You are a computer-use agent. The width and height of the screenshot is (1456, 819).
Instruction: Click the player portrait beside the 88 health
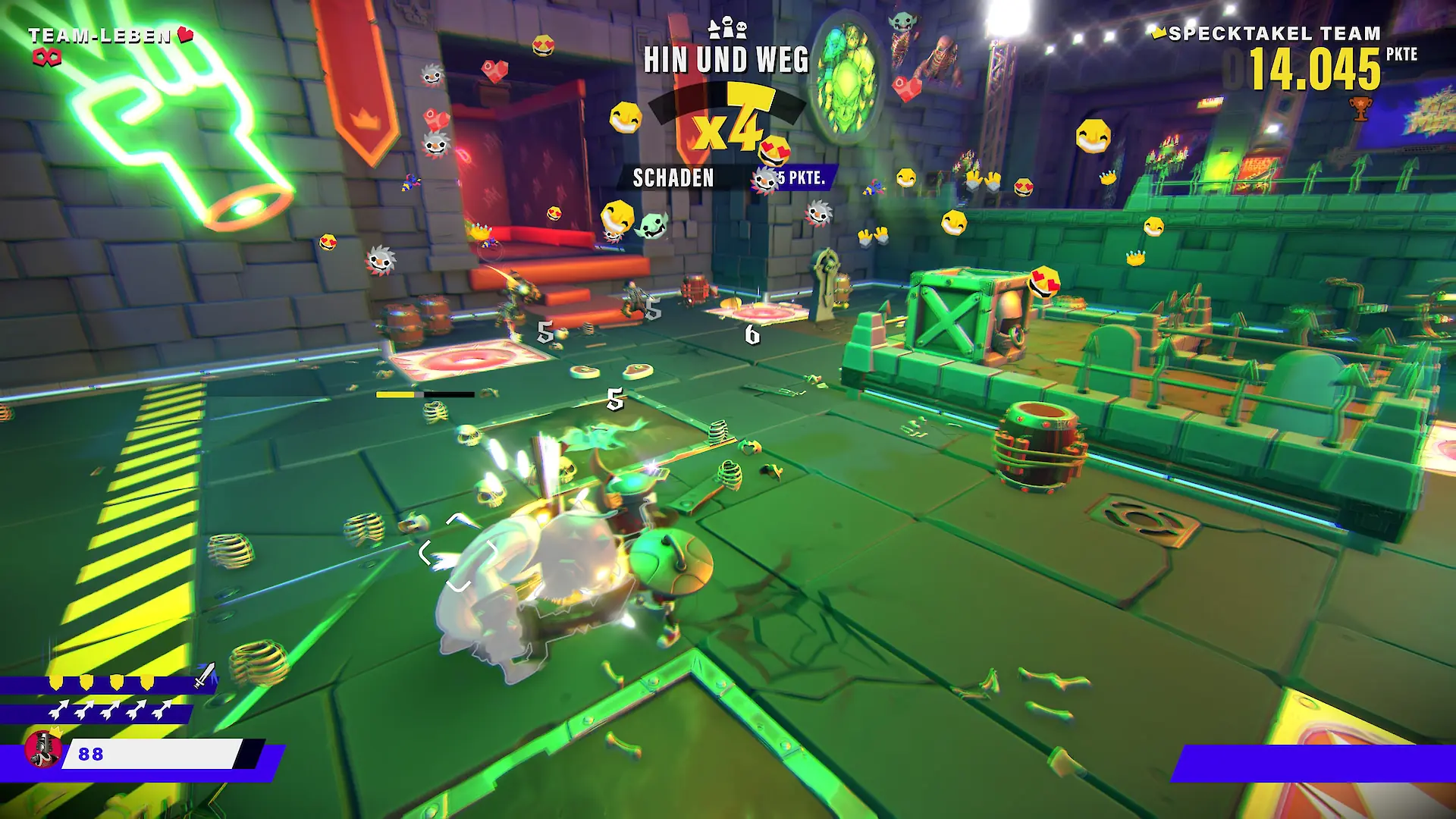coord(44,749)
